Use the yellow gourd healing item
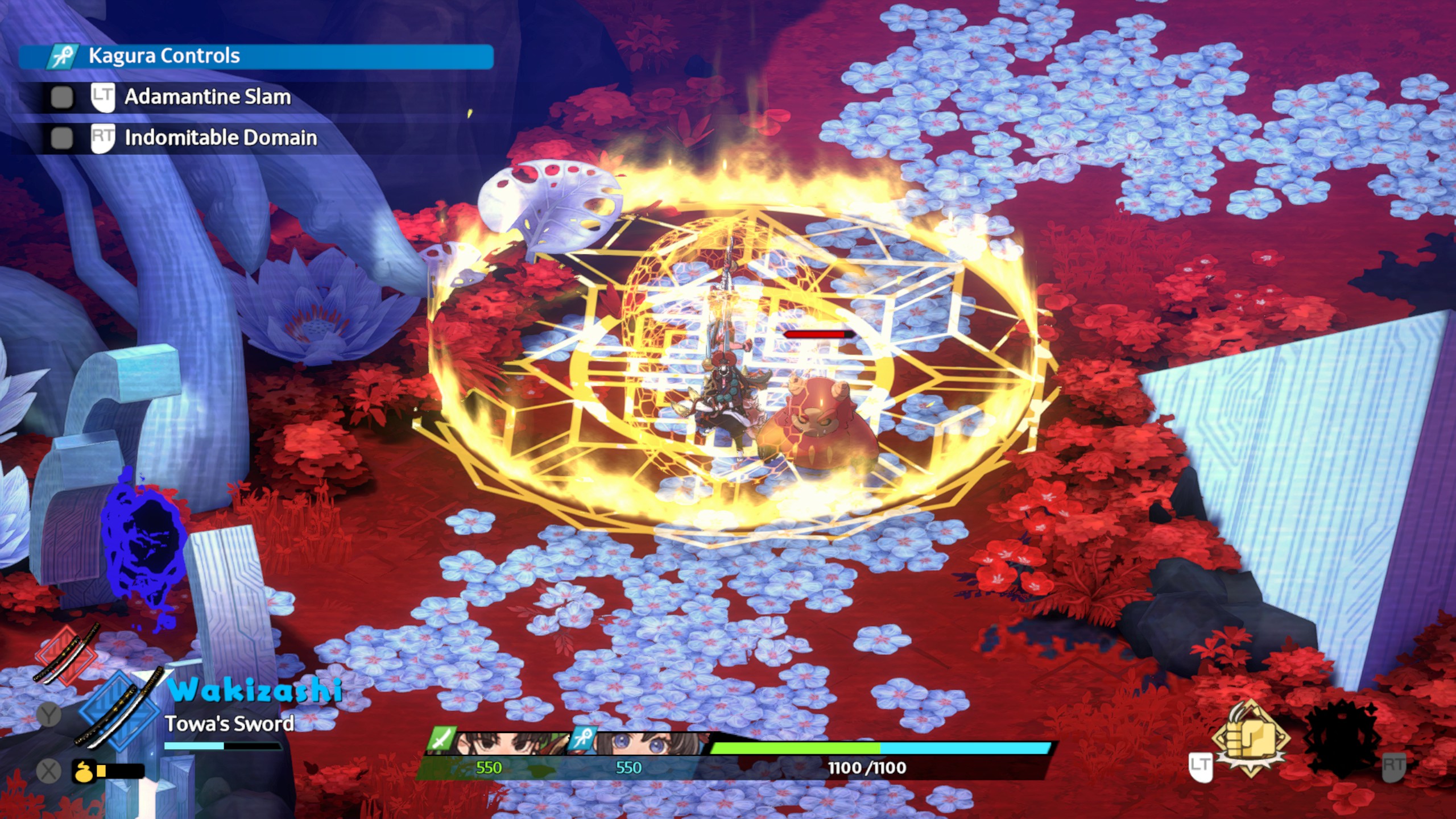 83,771
